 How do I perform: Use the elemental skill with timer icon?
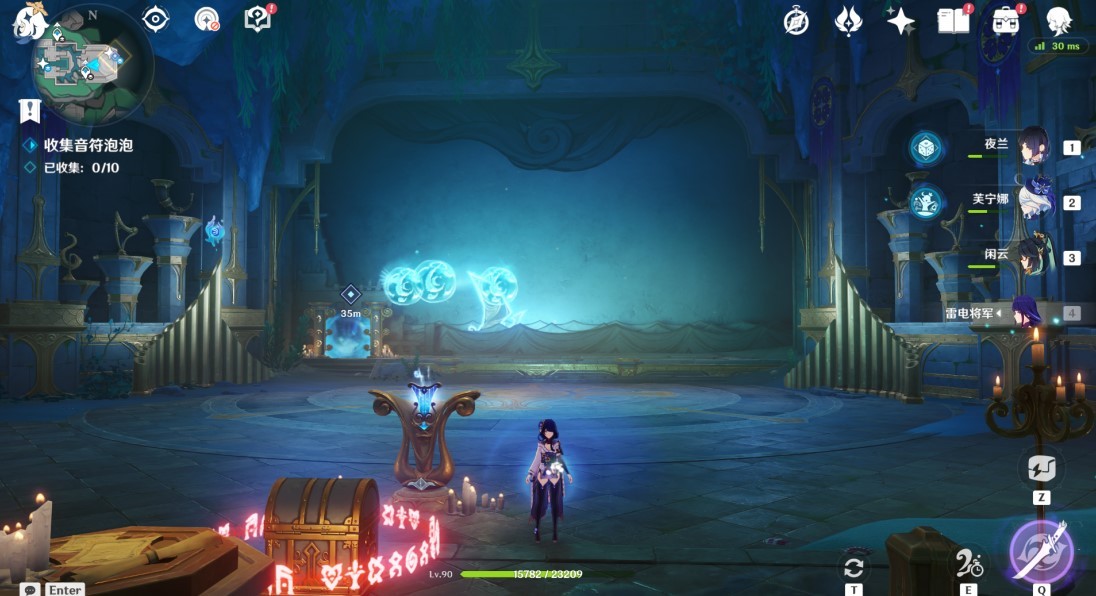[967, 565]
